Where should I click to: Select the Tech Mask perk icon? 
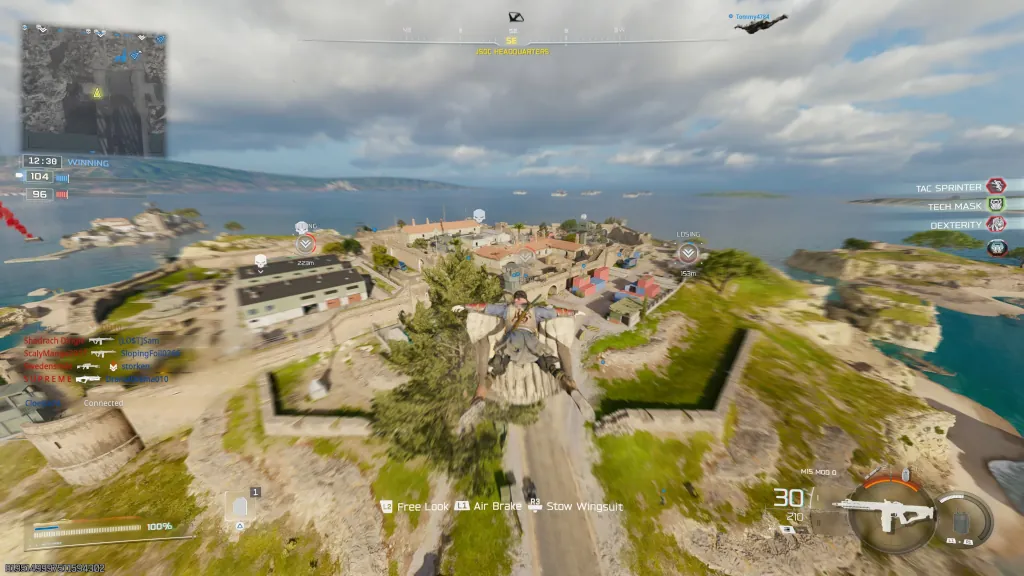point(996,205)
